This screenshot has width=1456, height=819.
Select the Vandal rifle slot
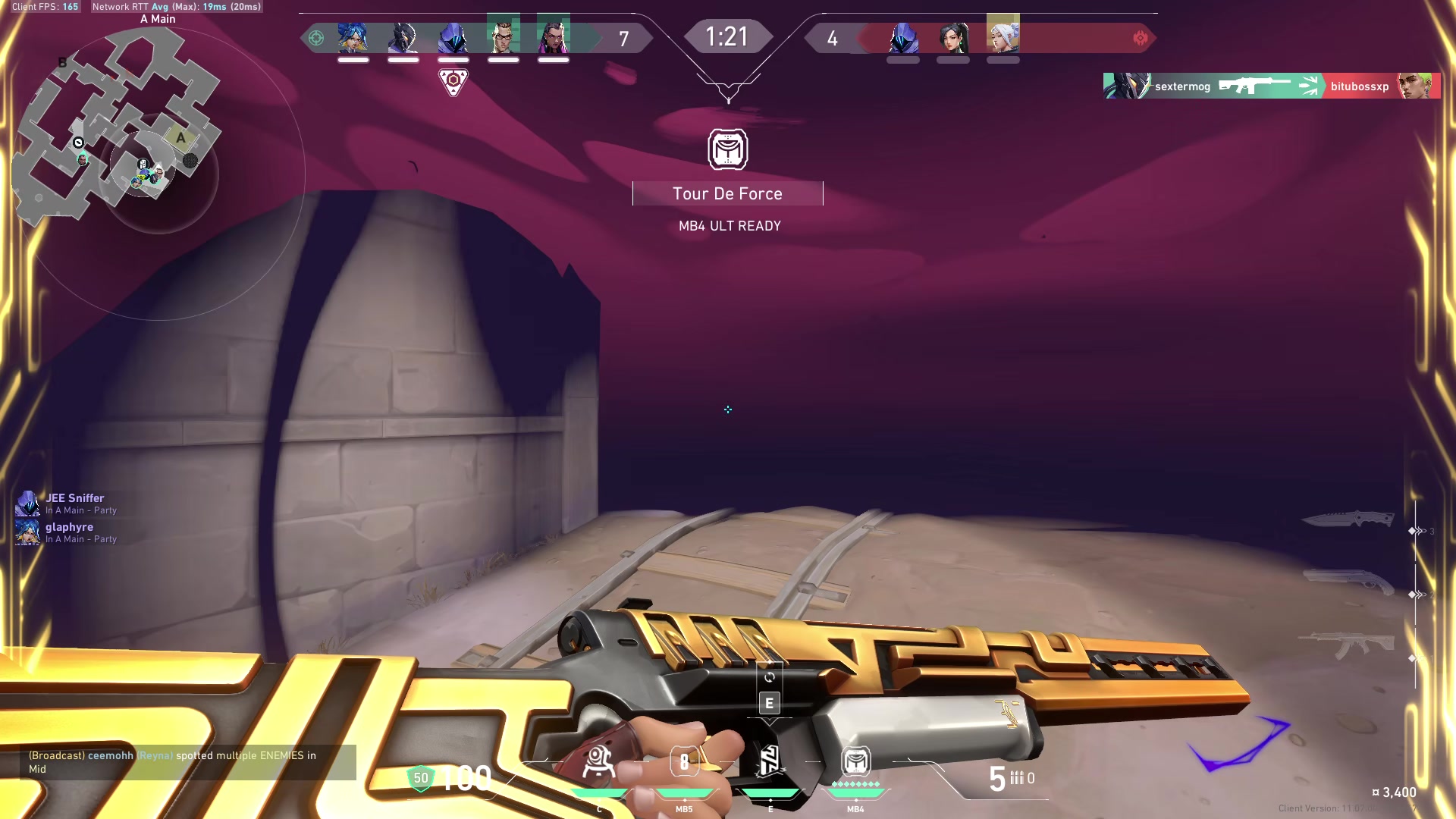click(x=1348, y=645)
